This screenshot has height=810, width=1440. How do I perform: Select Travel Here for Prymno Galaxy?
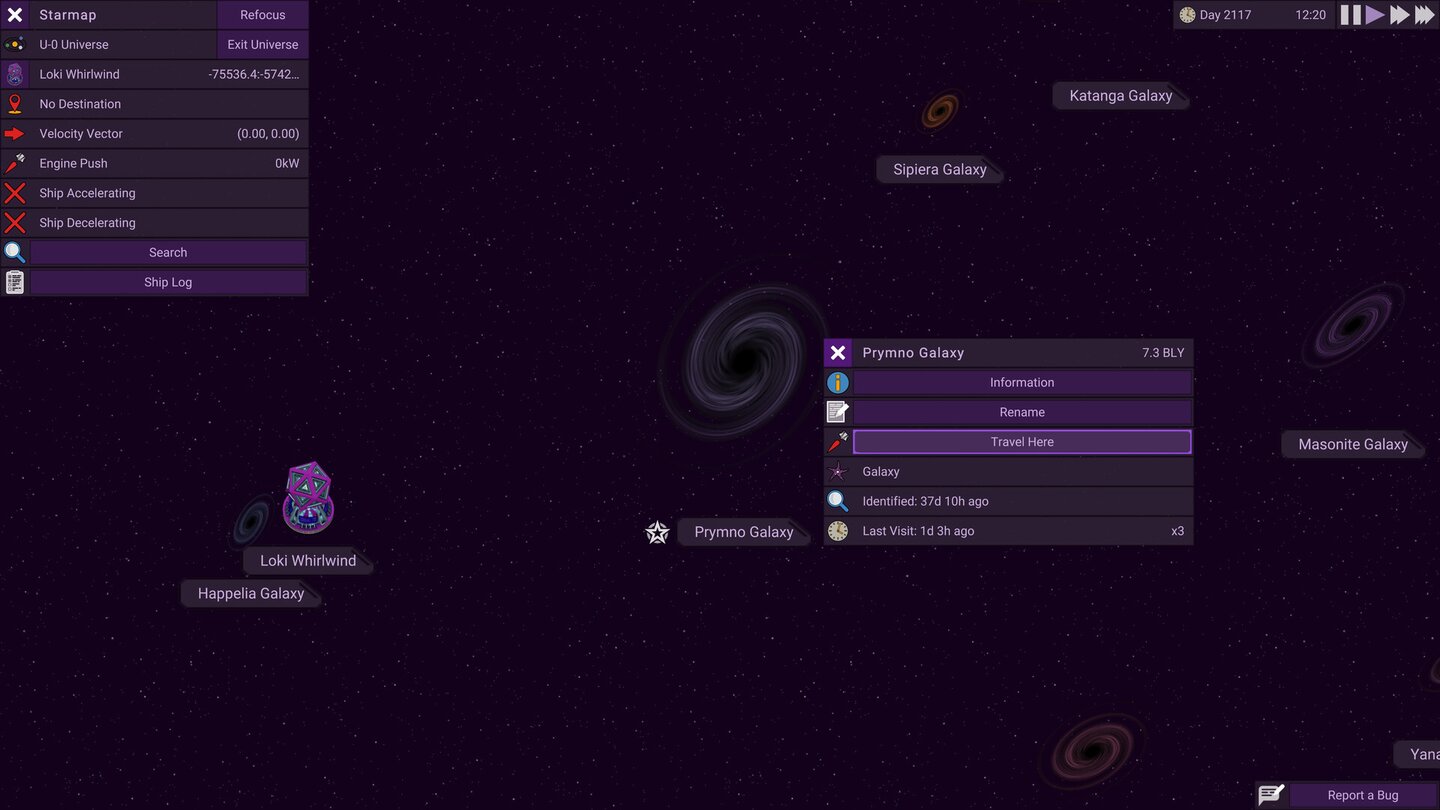(1022, 441)
